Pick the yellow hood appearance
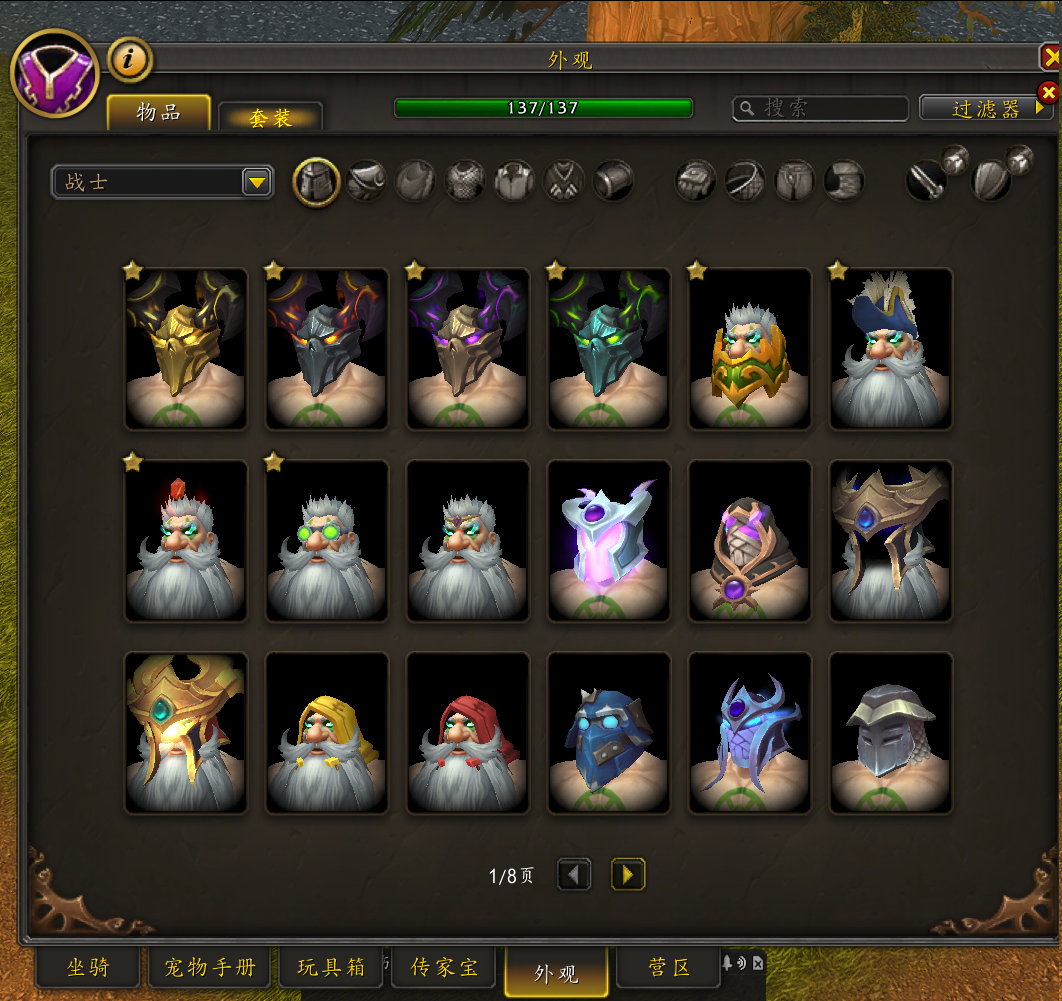 pyautogui.click(x=327, y=733)
